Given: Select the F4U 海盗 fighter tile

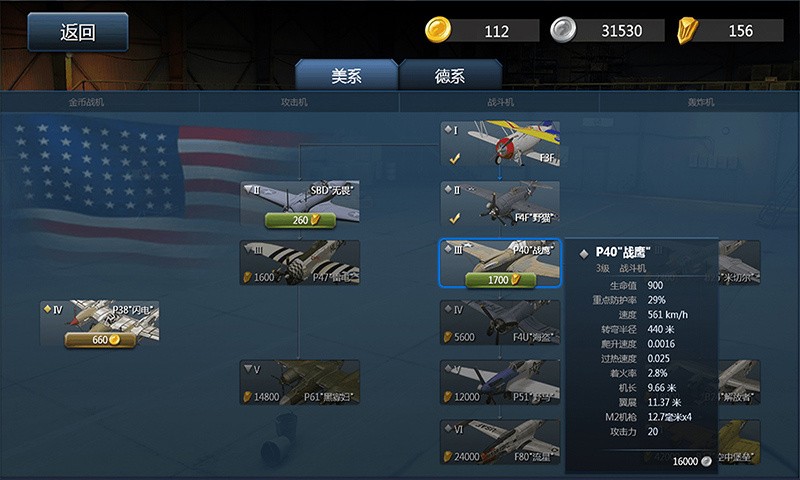Looking at the screenshot, I should coord(500,322).
